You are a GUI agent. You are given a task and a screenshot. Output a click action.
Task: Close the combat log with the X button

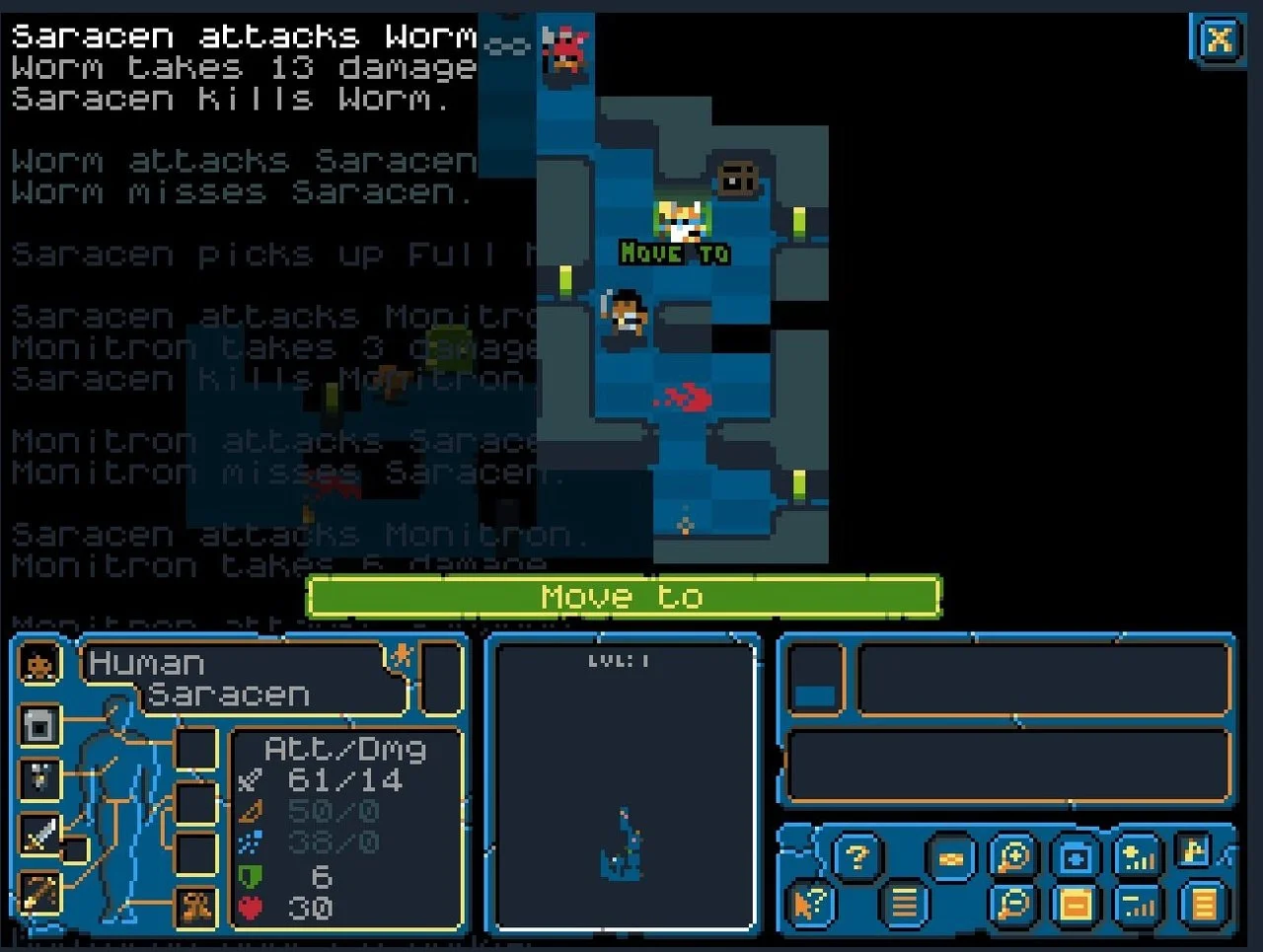(x=1220, y=39)
